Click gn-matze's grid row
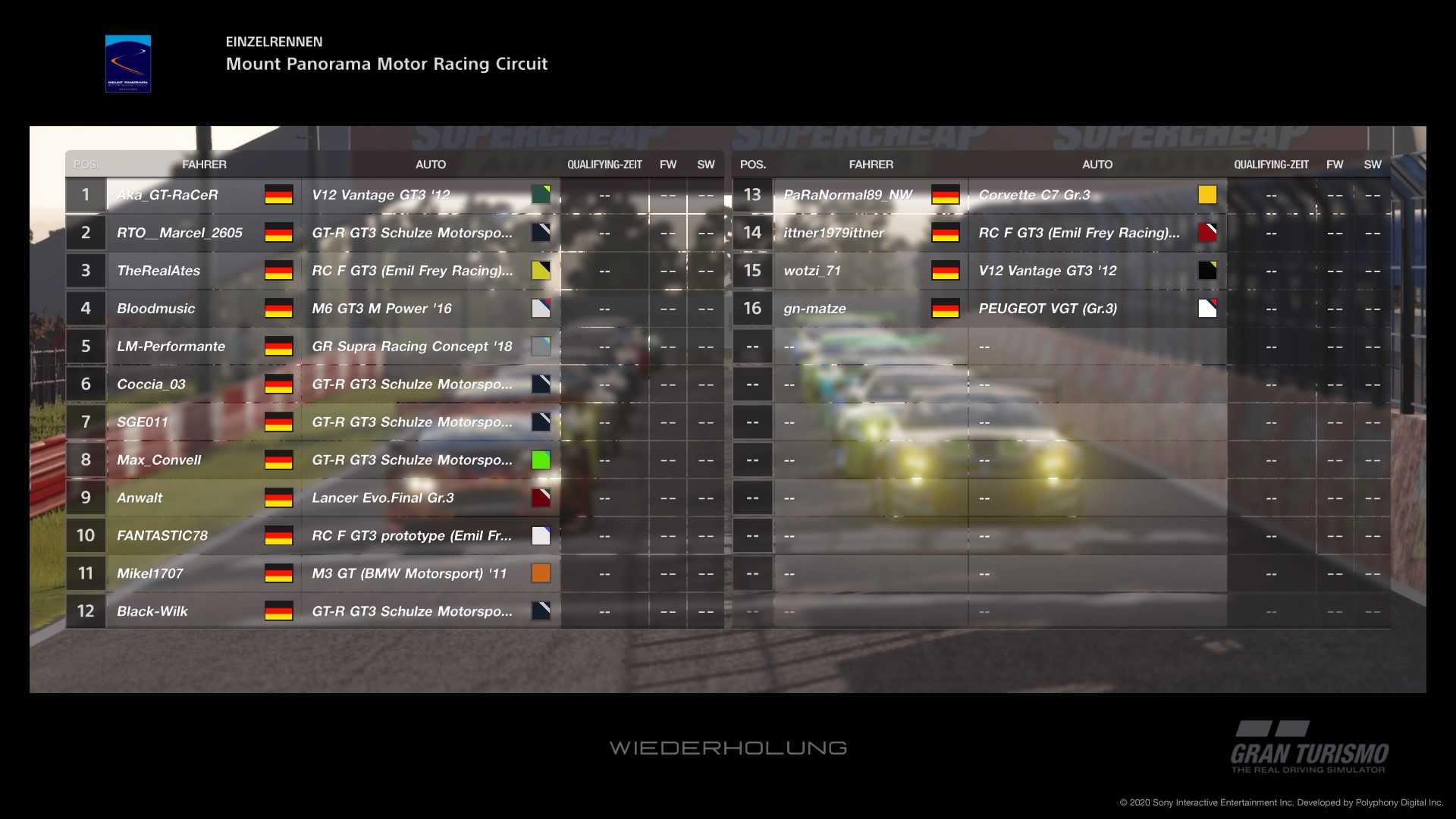Screen dimensions: 1456x819 click(x=814, y=309)
